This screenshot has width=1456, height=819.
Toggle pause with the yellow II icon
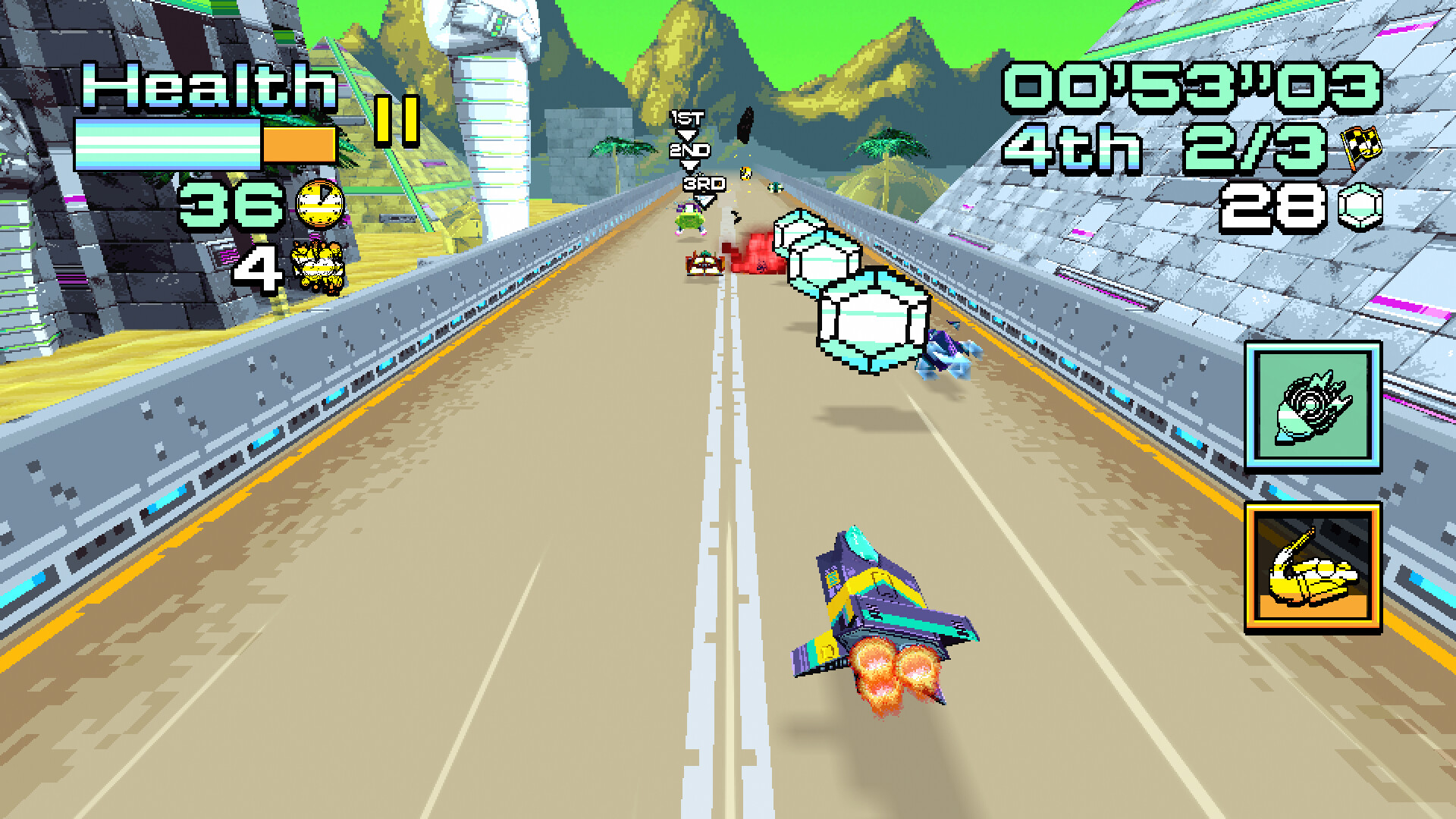397,120
